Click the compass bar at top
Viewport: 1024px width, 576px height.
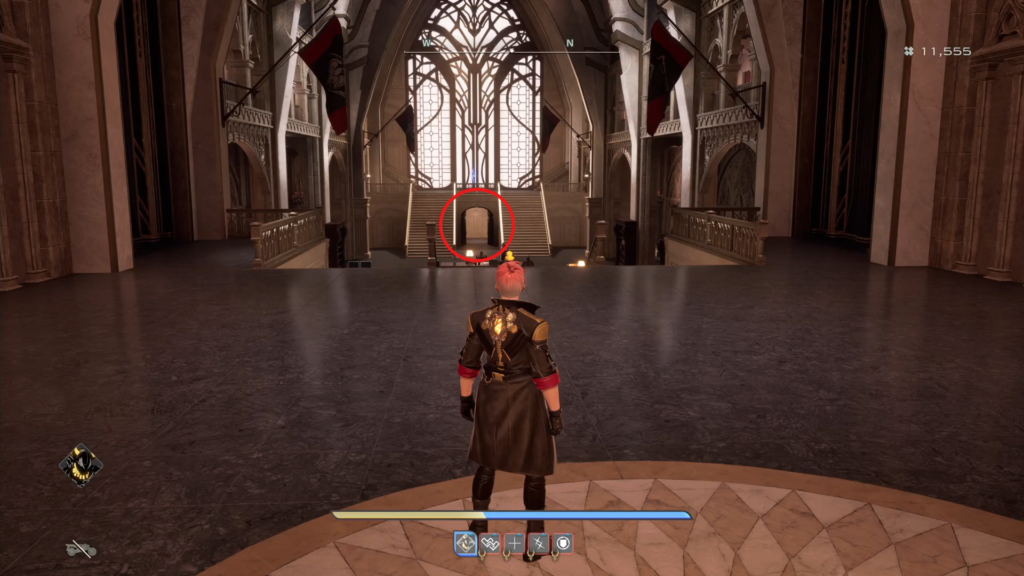click(x=511, y=47)
